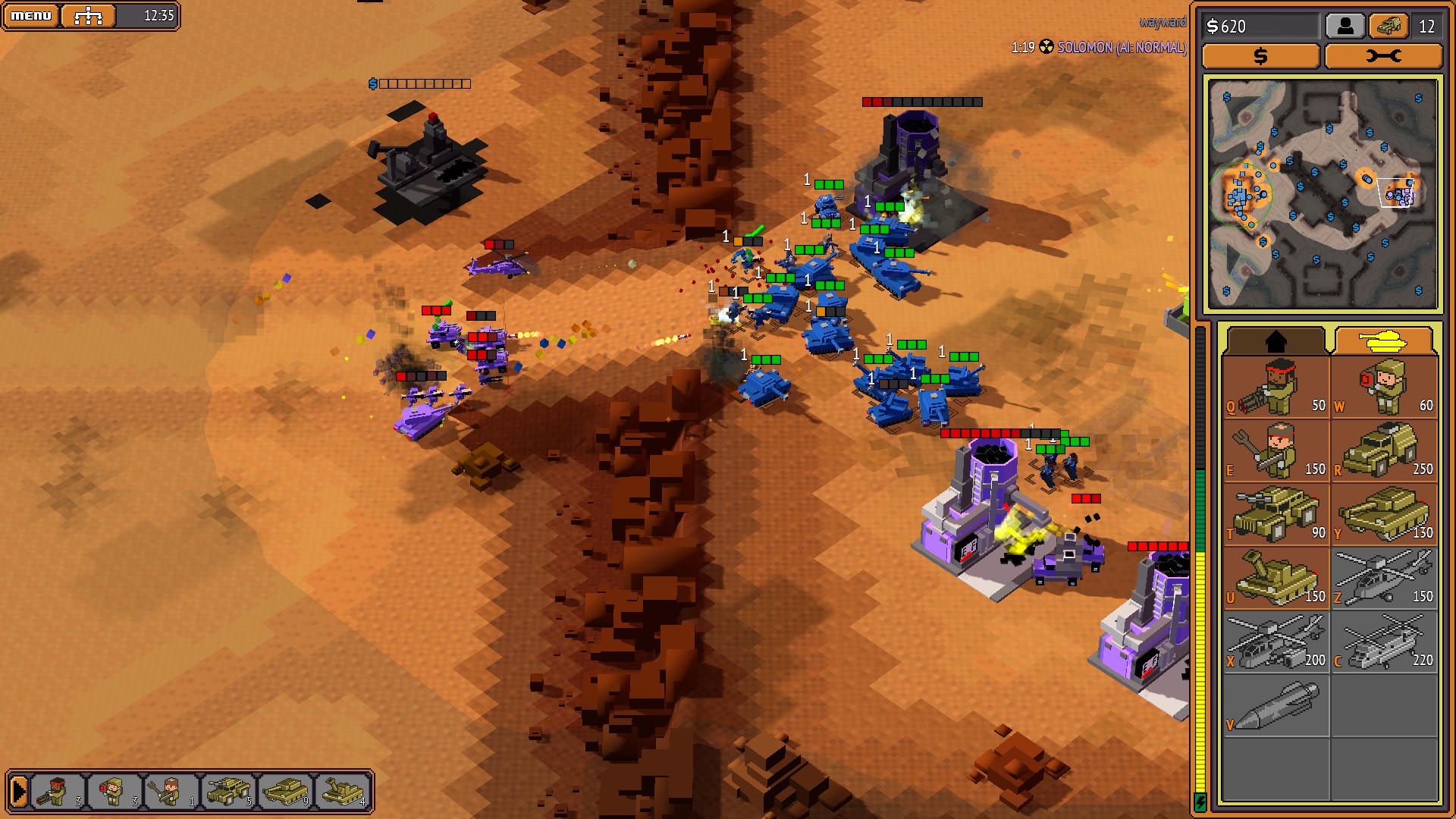Build the armored jeep costing 90

(x=1276, y=514)
